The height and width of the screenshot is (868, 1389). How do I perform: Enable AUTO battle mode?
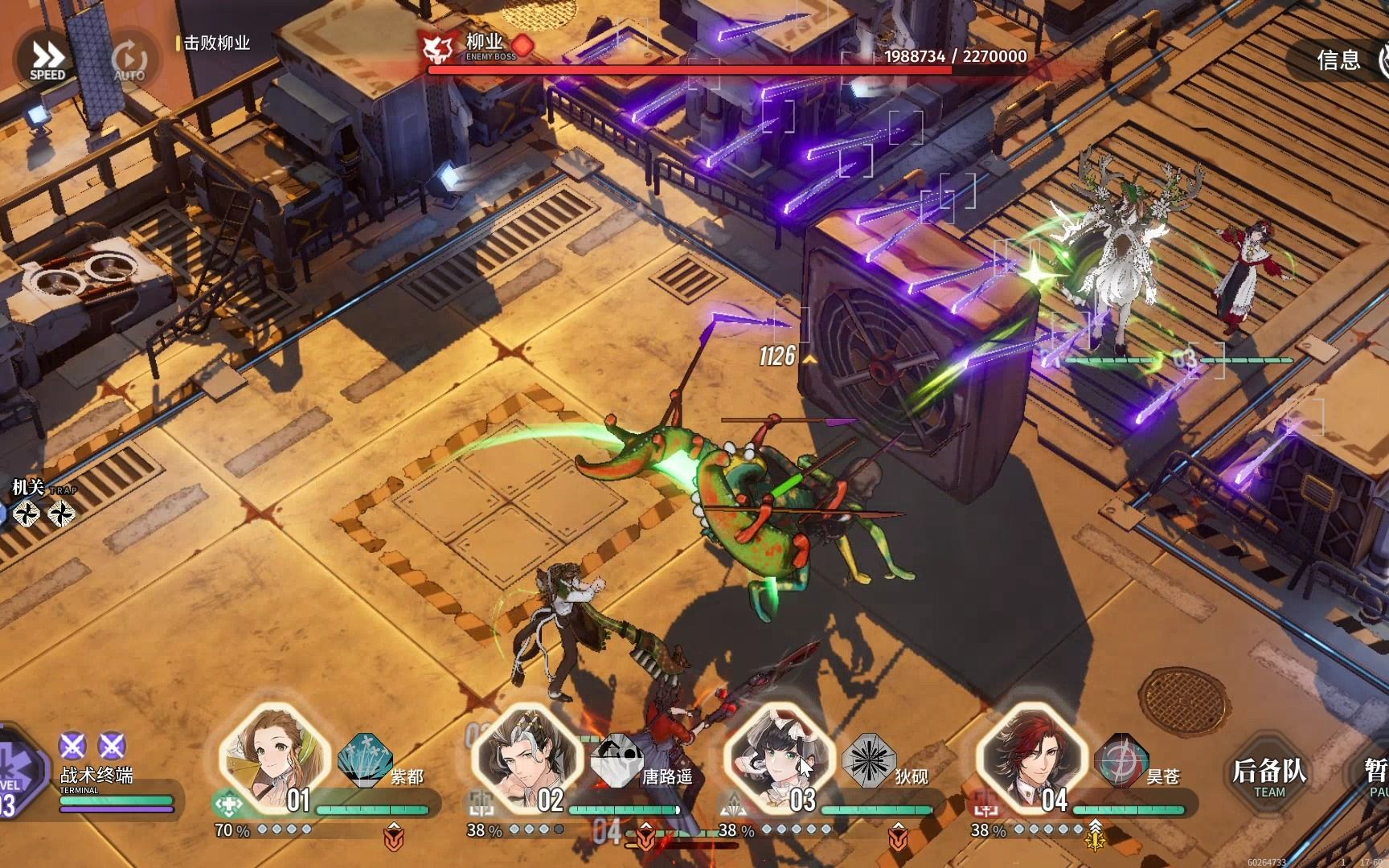pos(129,60)
